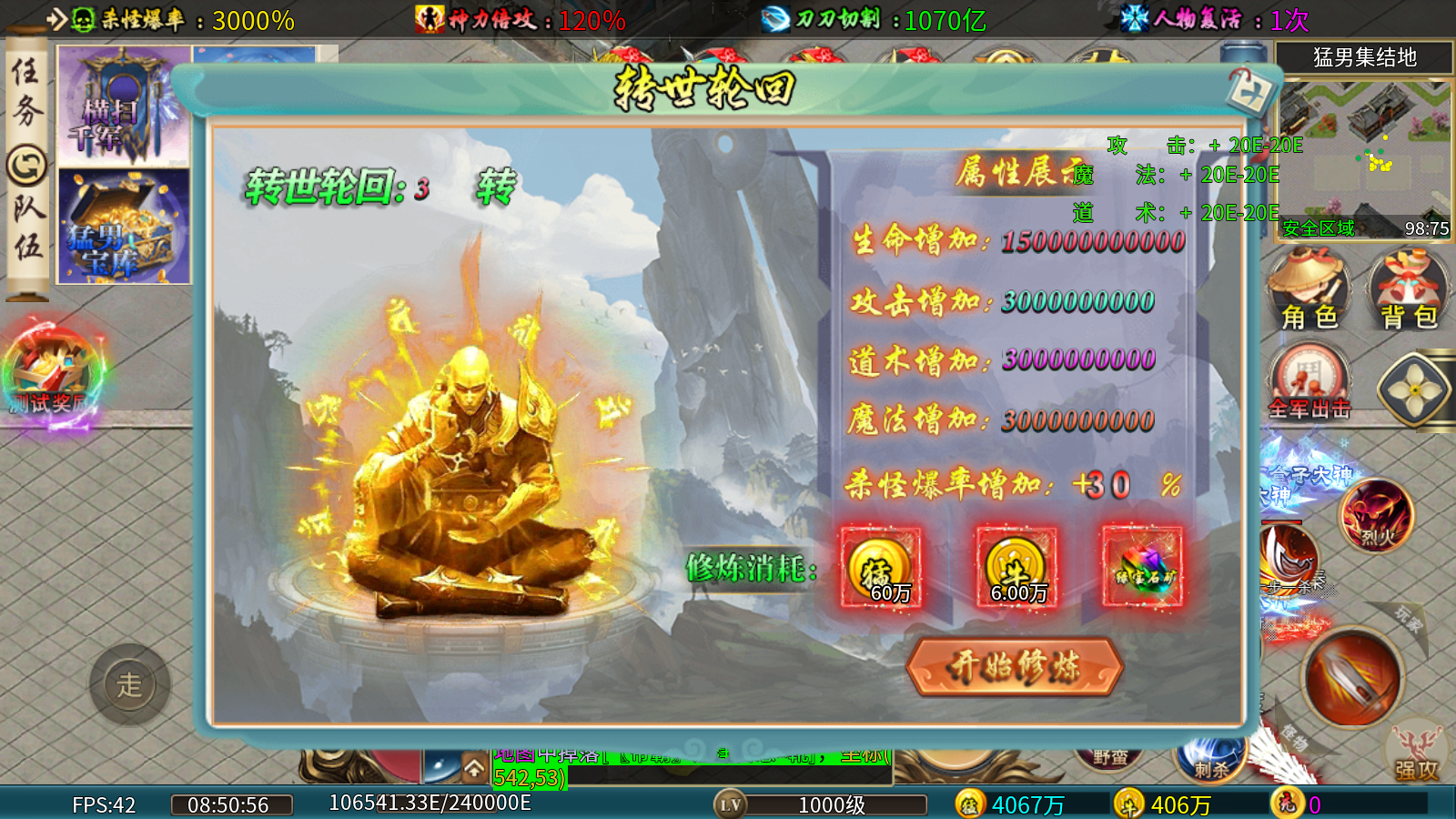Select the green gem ore cost item
The image size is (1456, 819).
click(x=1143, y=567)
